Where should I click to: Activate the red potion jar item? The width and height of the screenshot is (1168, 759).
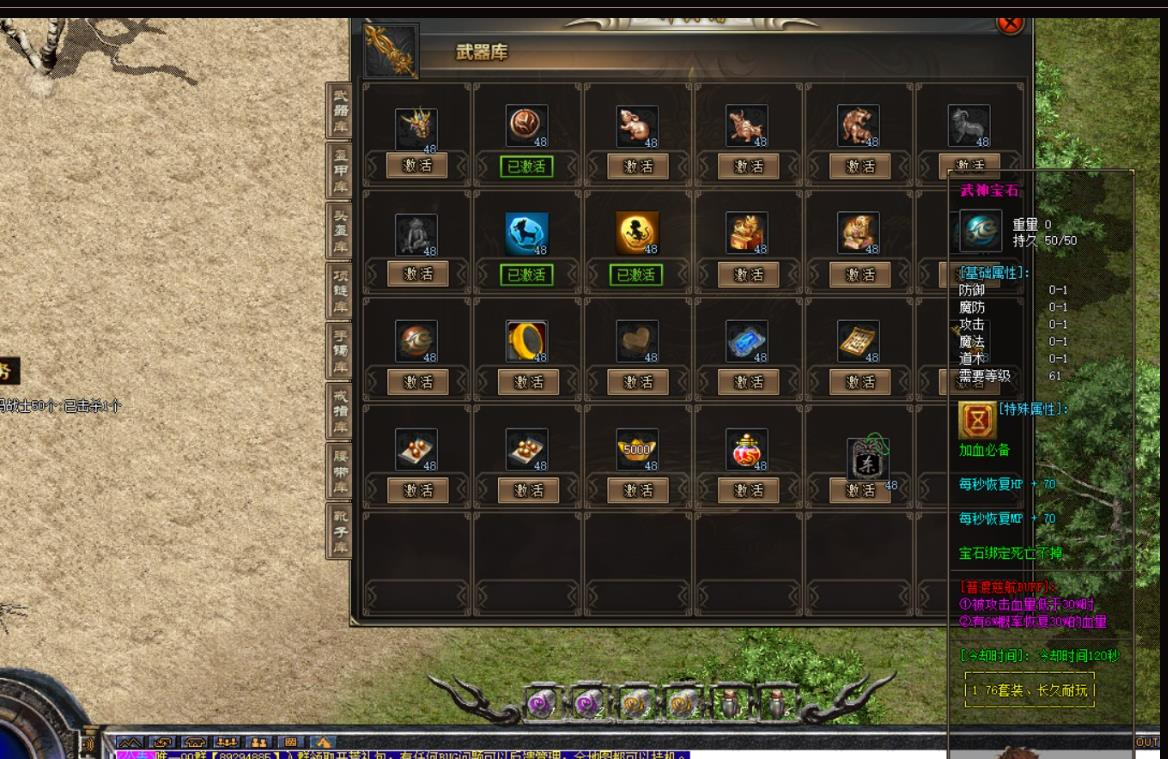click(x=748, y=490)
